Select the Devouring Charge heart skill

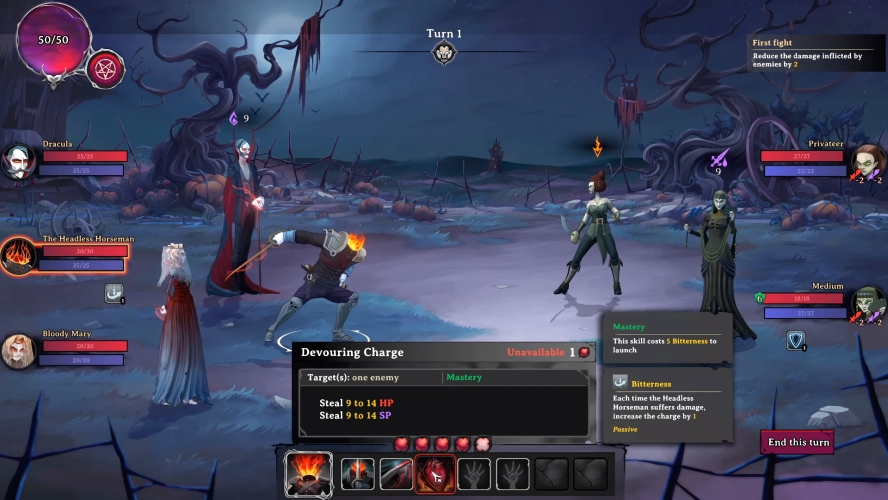point(435,473)
